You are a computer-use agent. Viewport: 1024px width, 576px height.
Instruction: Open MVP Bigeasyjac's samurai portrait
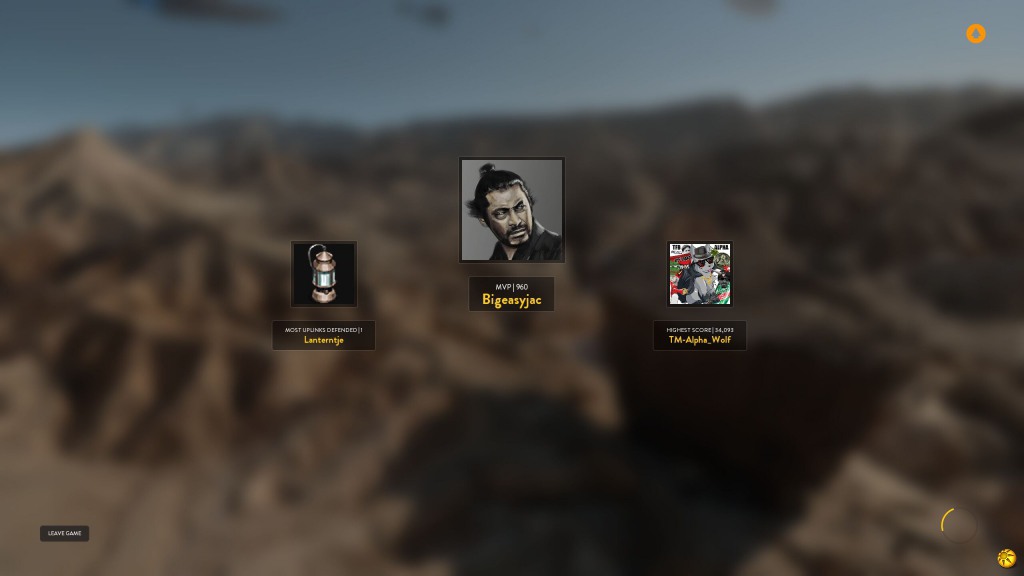512,210
